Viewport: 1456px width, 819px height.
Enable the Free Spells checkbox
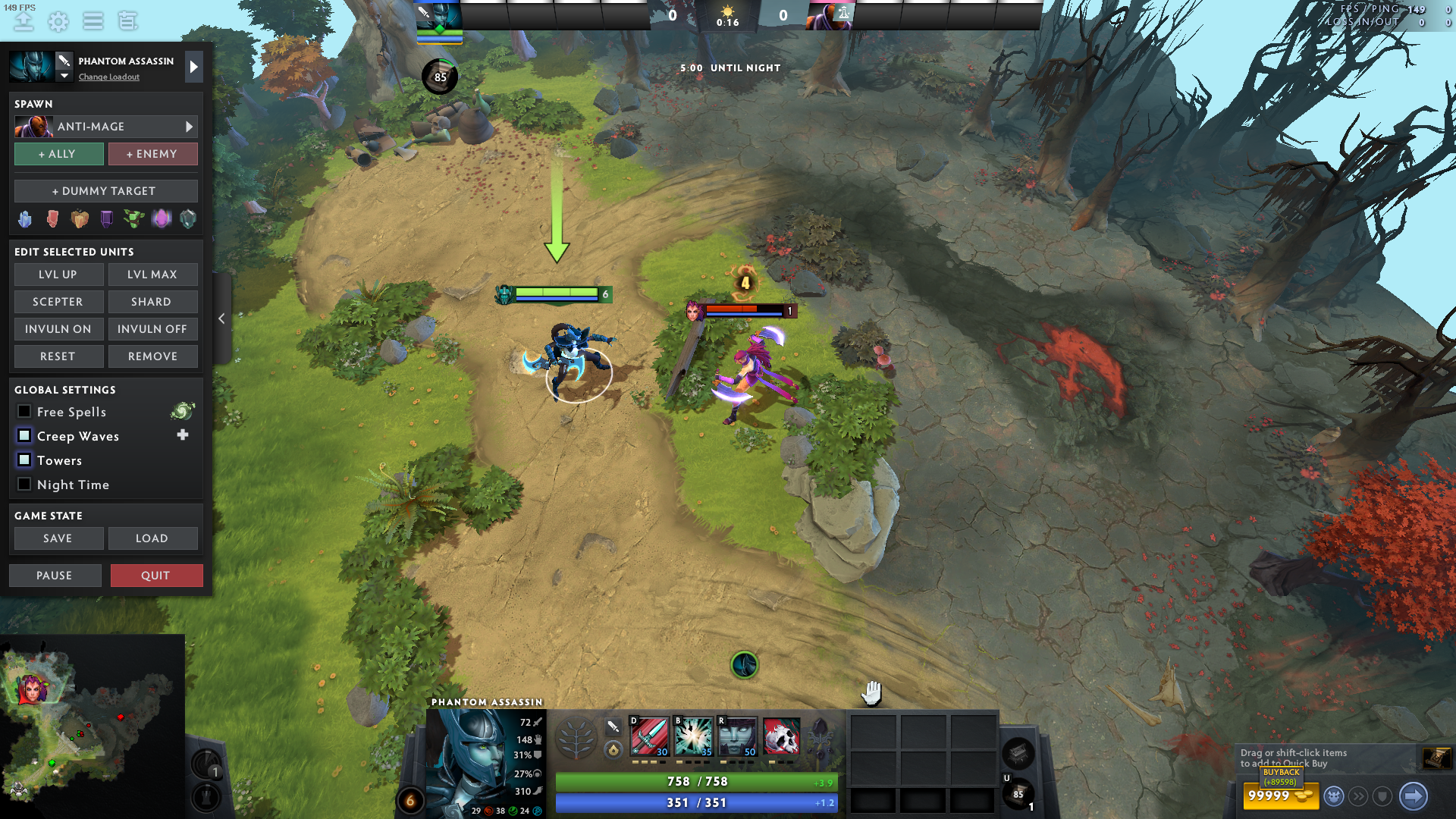(24, 412)
